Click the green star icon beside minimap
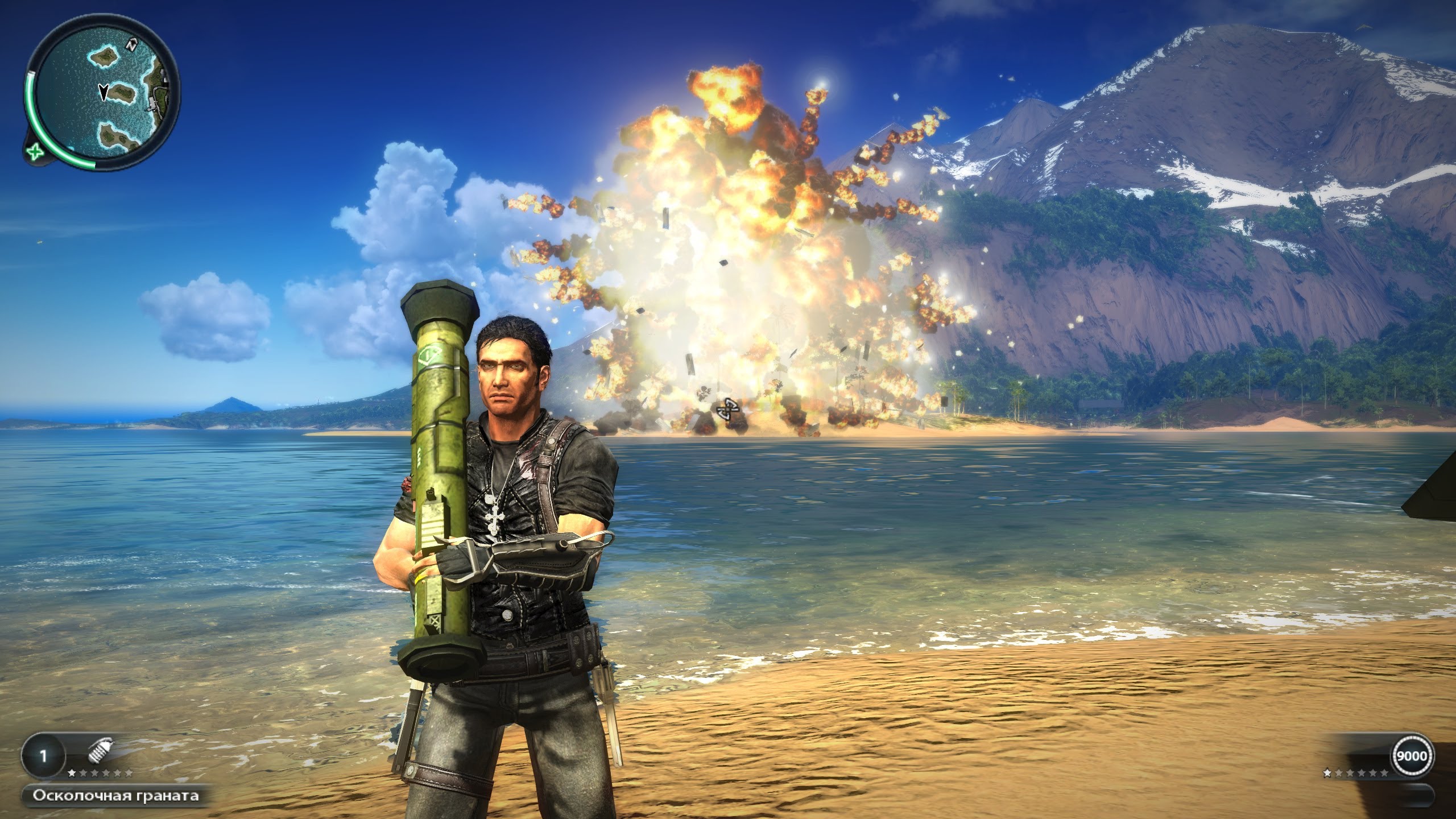Screen dimensions: 1456x819 (35, 152)
